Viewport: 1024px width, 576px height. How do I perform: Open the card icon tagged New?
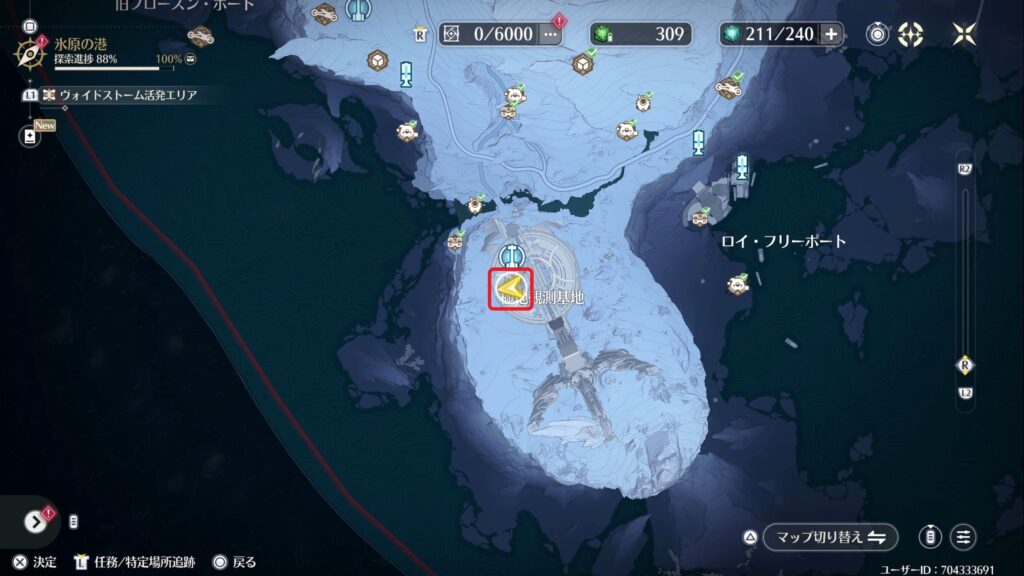click(29, 136)
